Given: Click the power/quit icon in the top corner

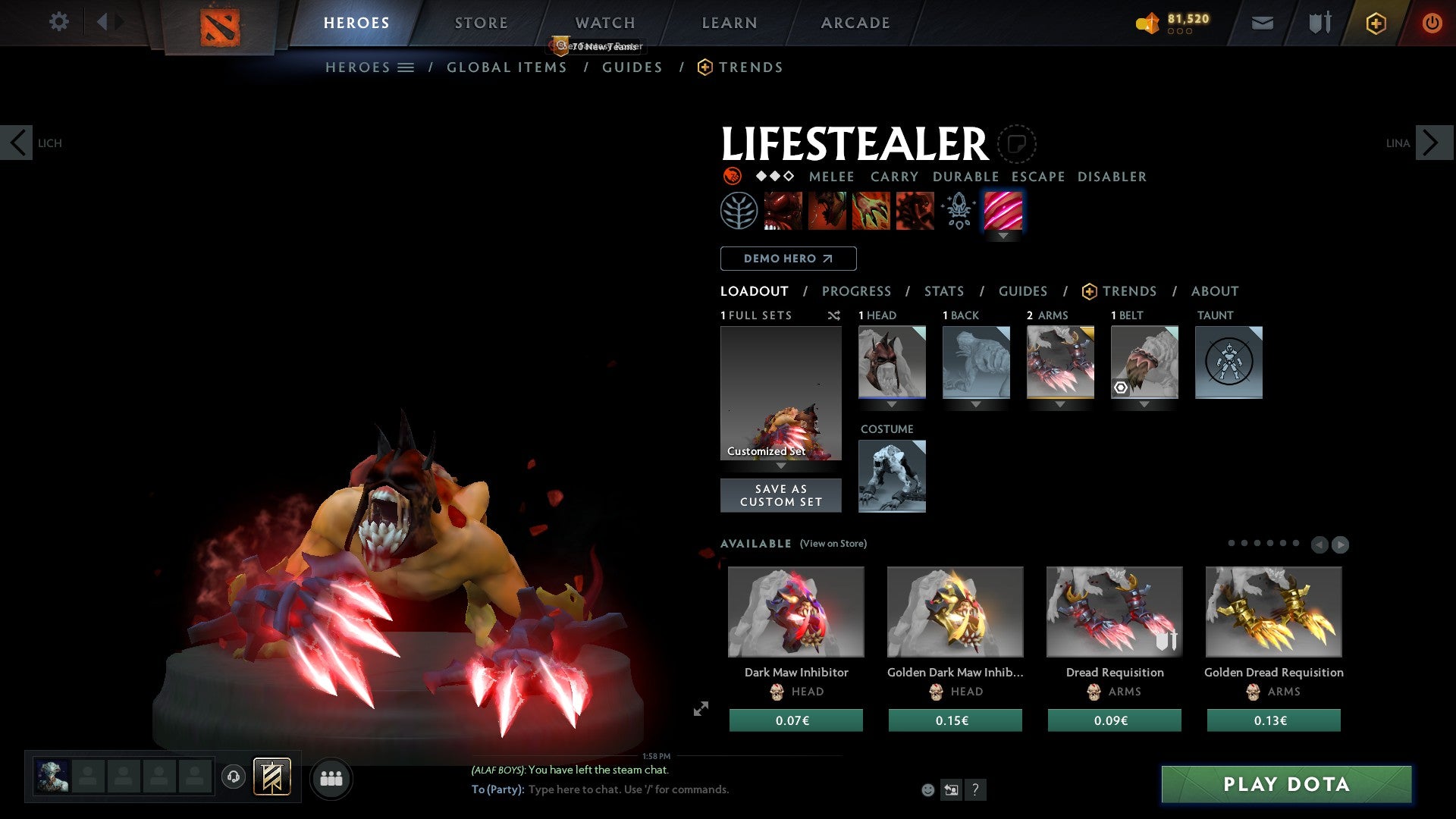Looking at the screenshot, I should click(1433, 23).
